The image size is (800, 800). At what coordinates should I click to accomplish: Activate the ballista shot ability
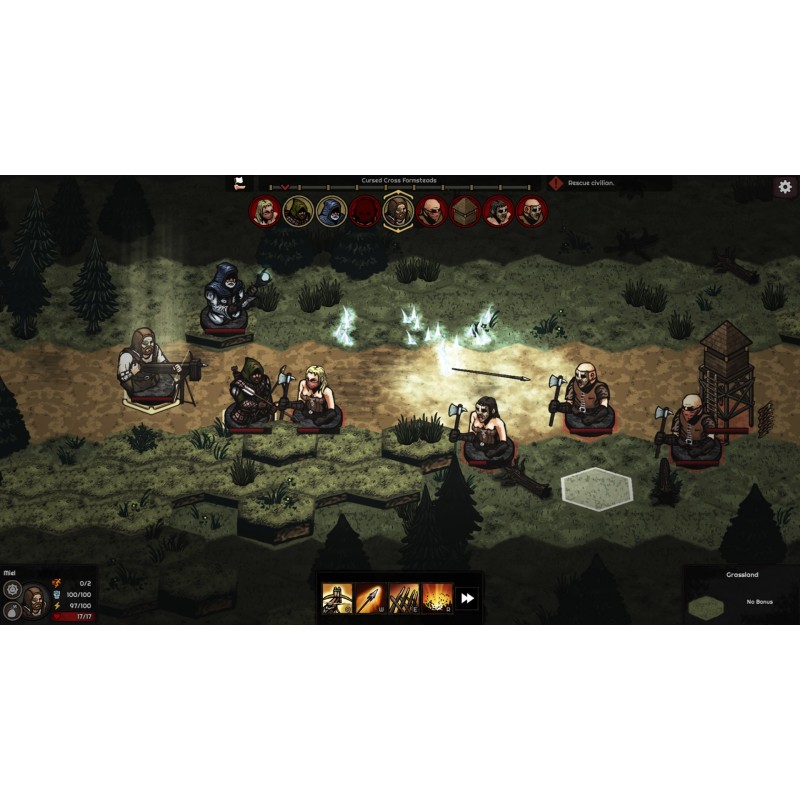[335, 598]
